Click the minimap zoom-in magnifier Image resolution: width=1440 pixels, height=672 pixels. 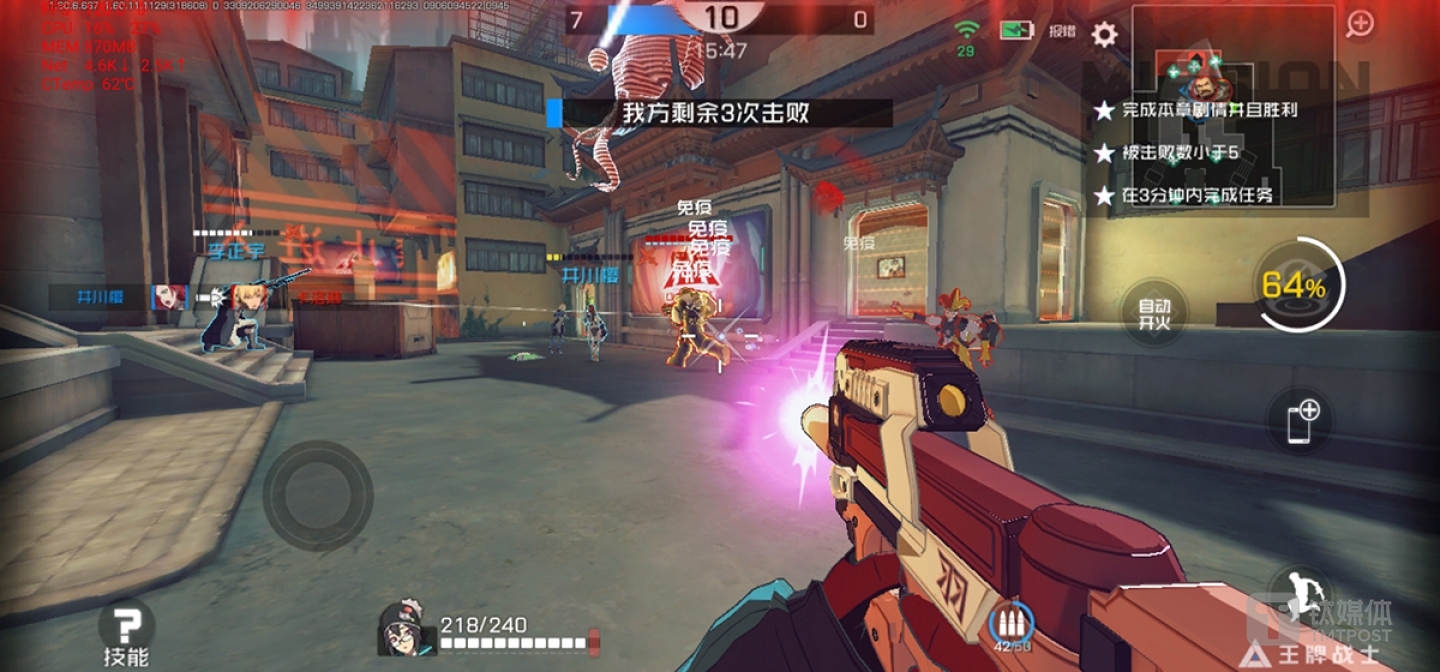[1360, 24]
